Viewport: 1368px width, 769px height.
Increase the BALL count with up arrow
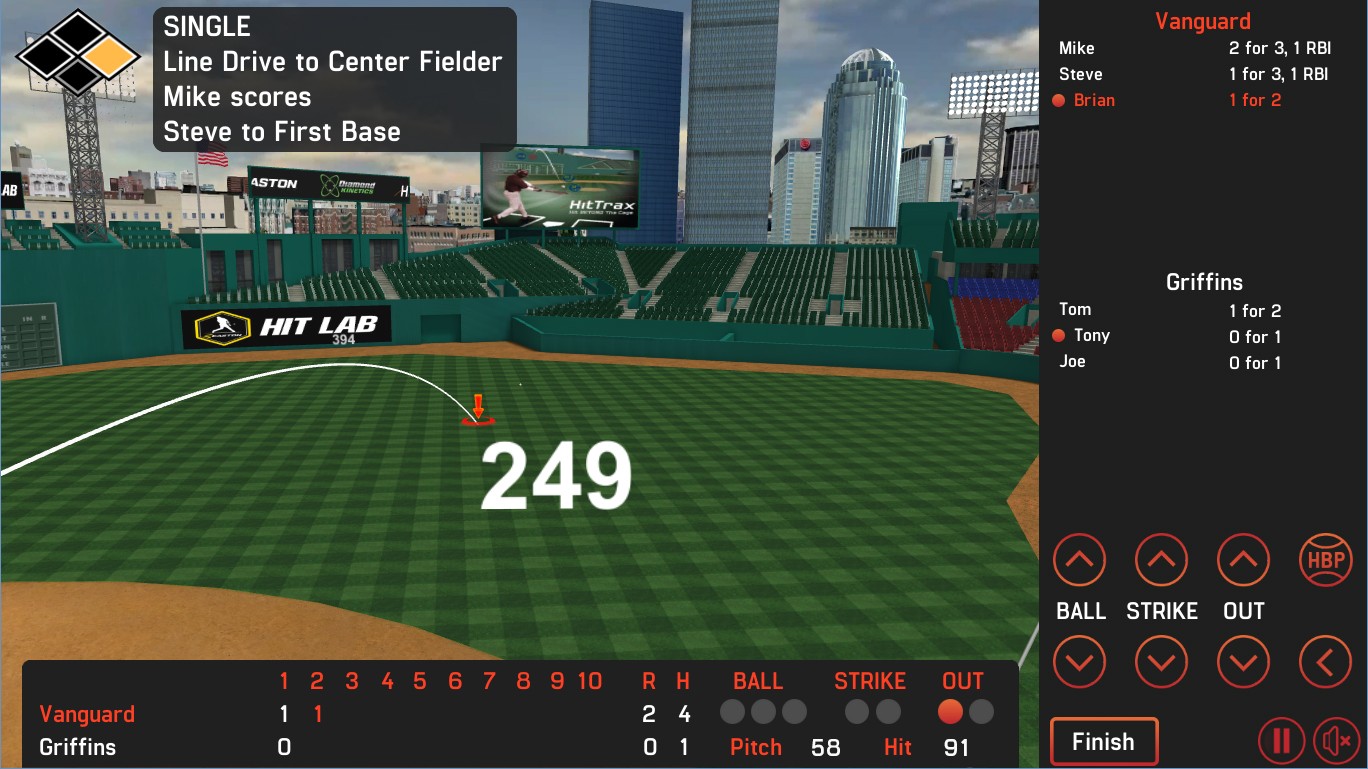pyautogui.click(x=1079, y=560)
